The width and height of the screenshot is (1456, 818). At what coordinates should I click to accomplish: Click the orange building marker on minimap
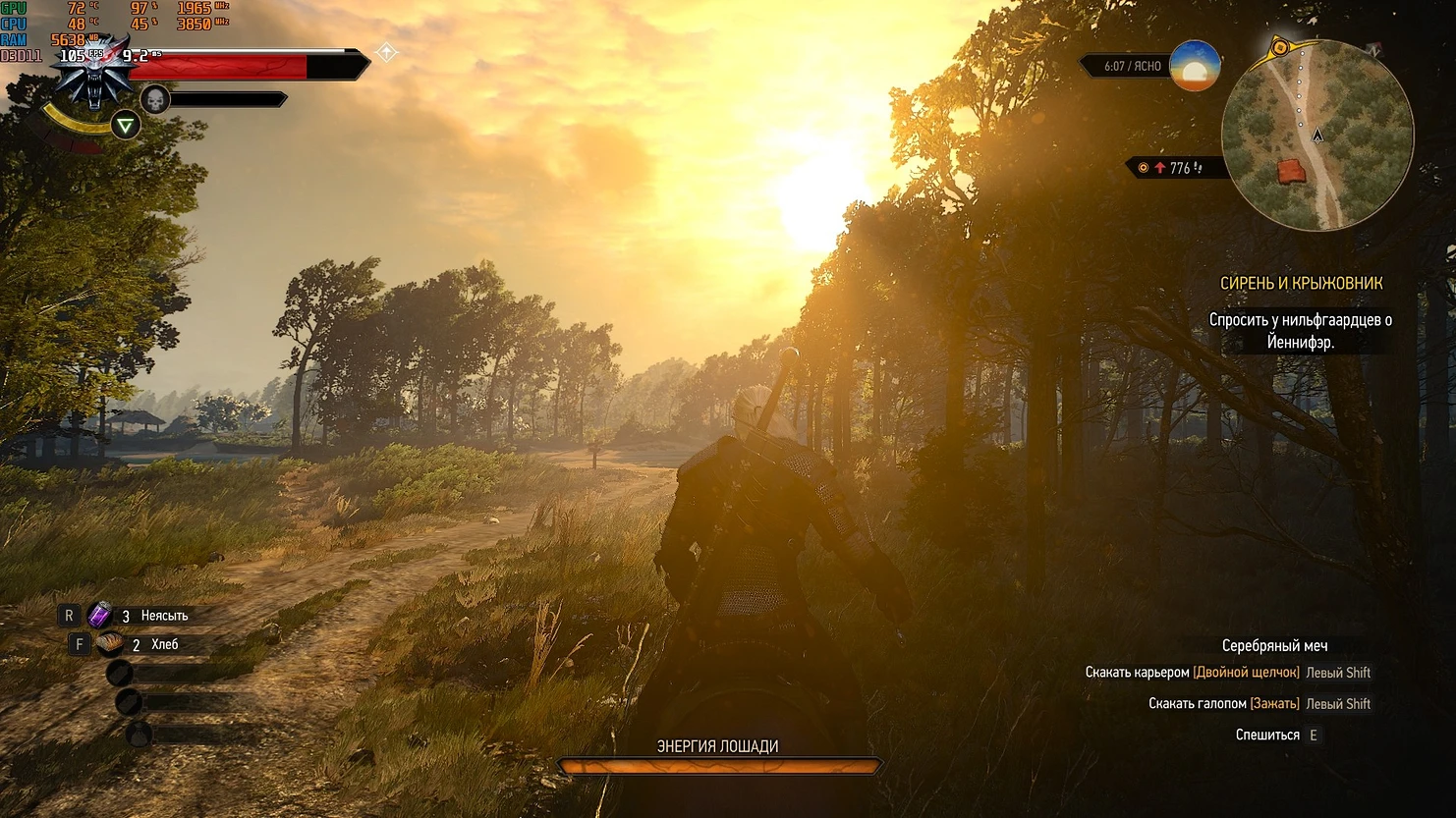[x=1292, y=171]
